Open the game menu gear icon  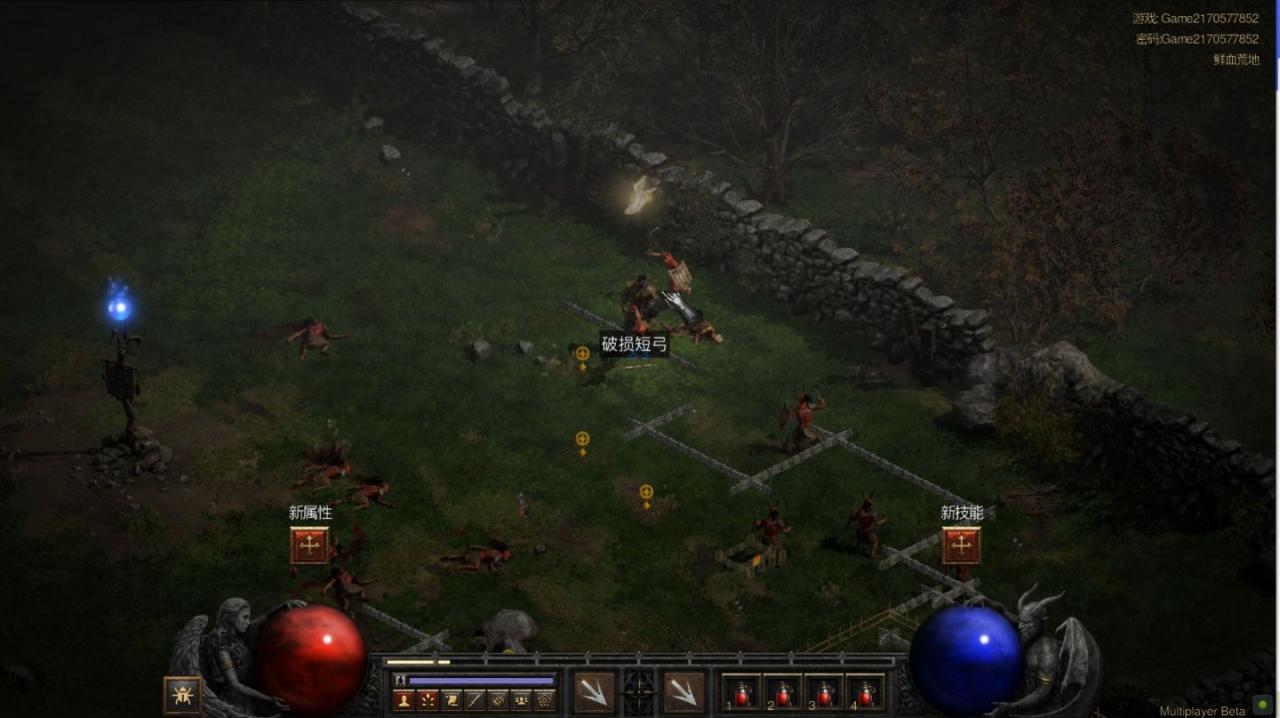(x=545, y=700)
